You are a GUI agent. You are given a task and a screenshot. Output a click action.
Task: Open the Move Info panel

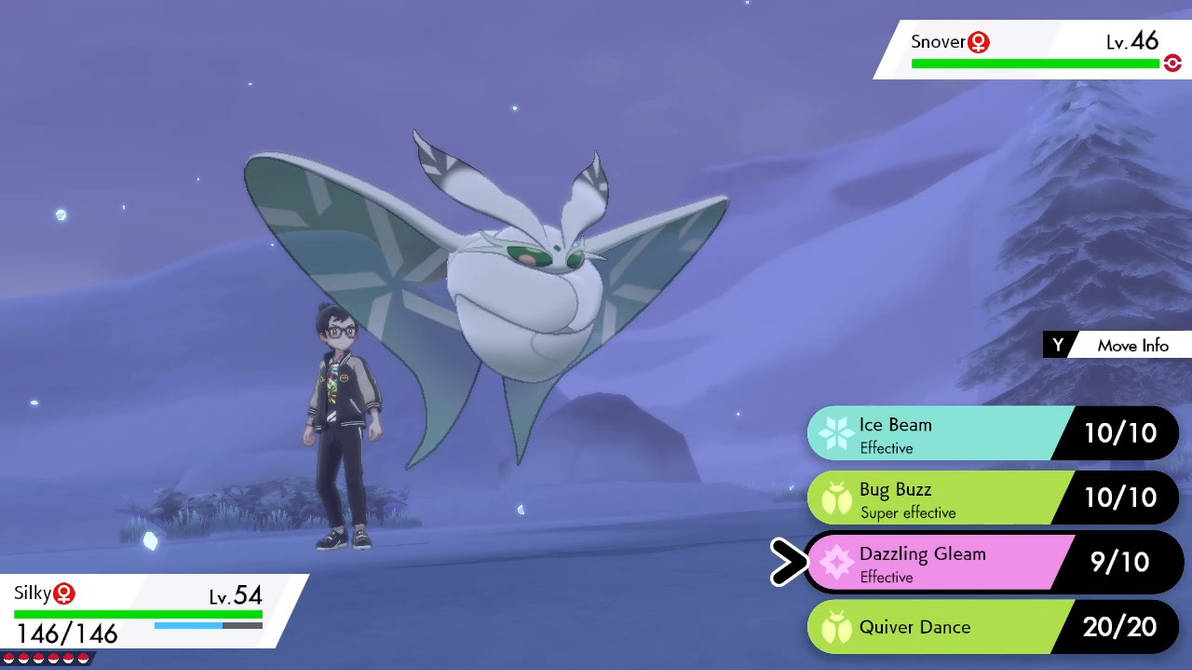tap(1120, 345)
